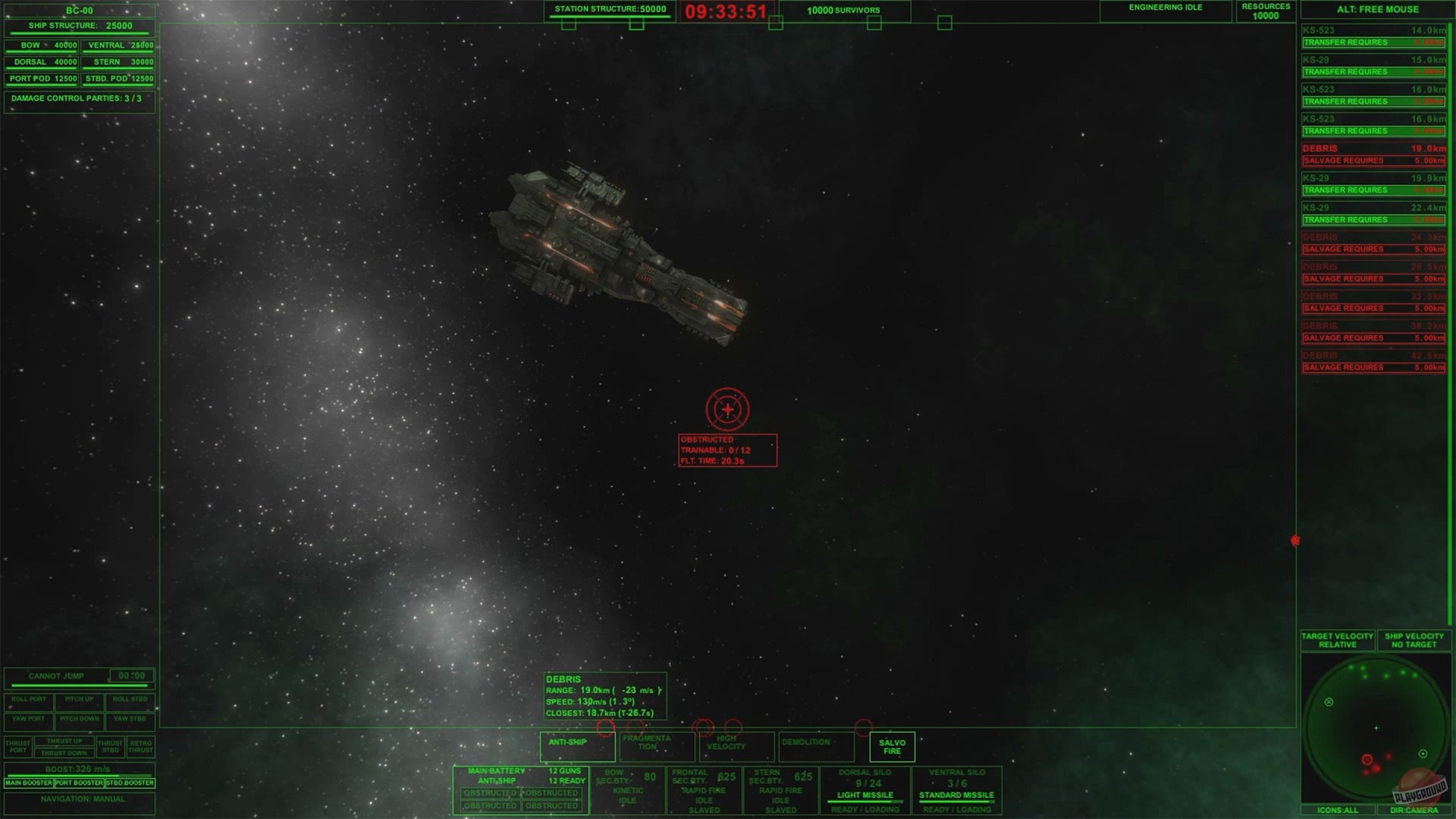Engage the MAIN BOOSTER
The height and width of the screenshot is (819, 1456).
[x=29, y=783]
